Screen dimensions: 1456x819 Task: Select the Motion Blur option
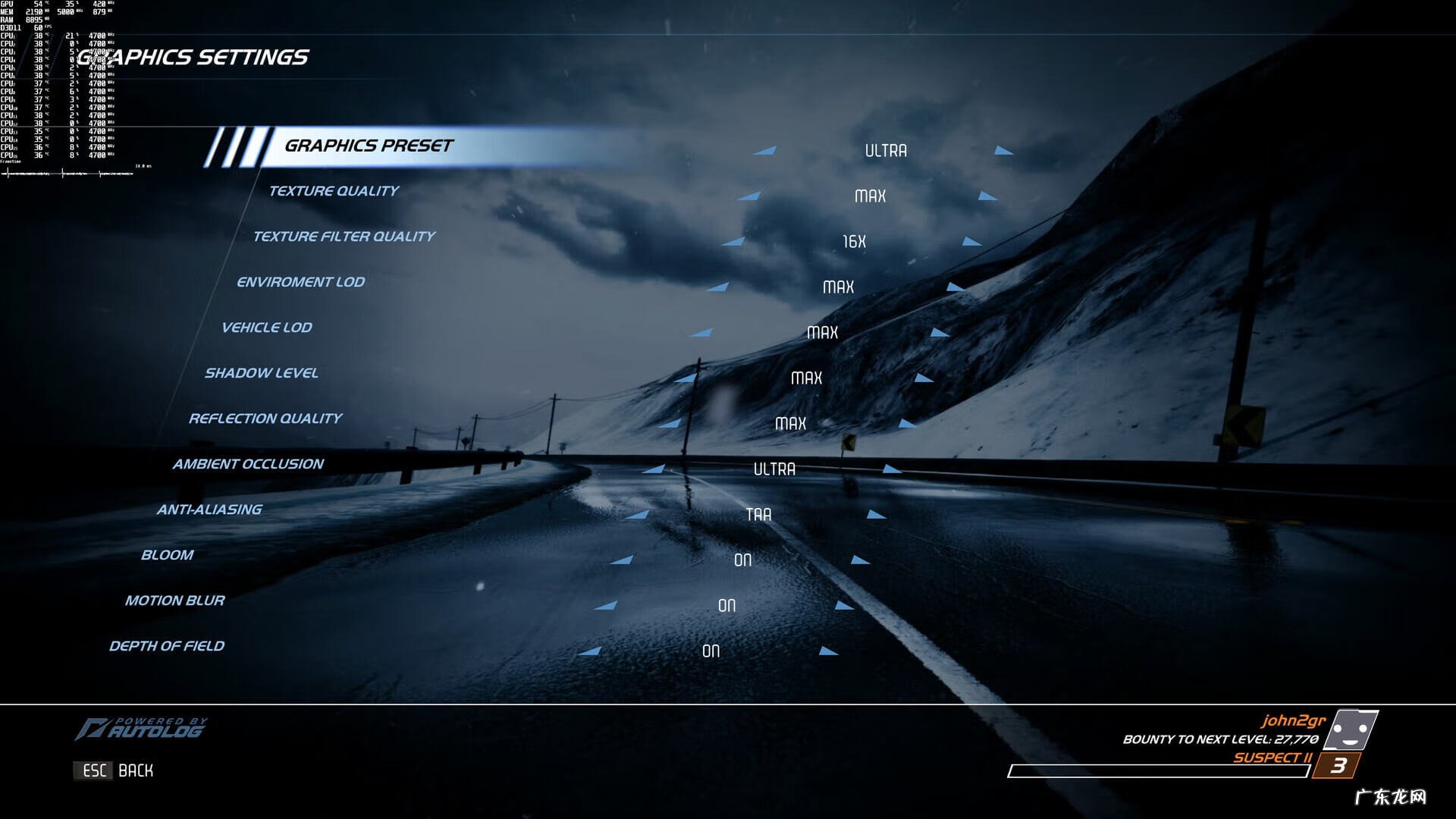pyautogui.click(x=174, y=601)
